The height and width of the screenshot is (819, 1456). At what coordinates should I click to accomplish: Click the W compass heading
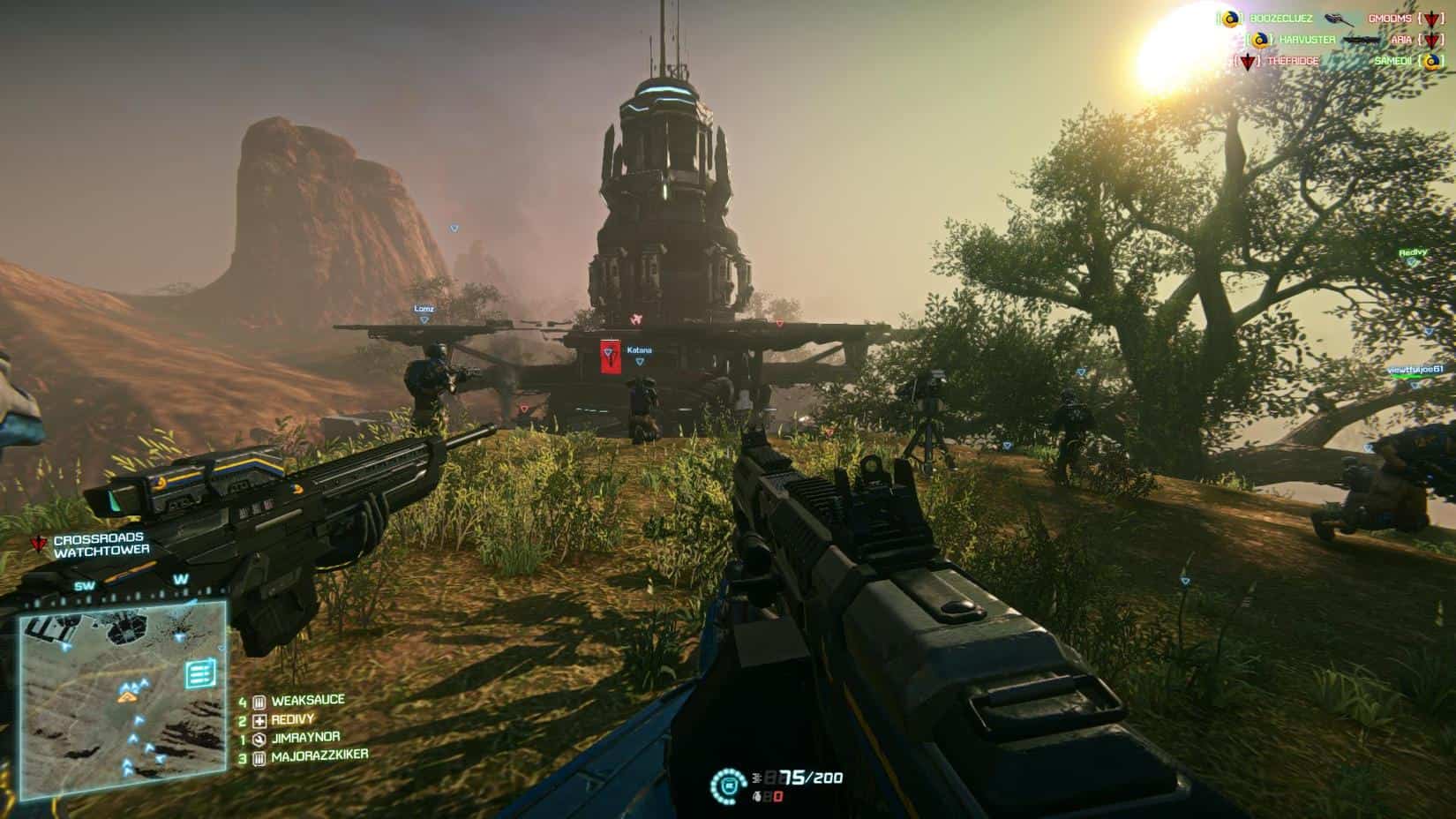click(x=181, y=580)
